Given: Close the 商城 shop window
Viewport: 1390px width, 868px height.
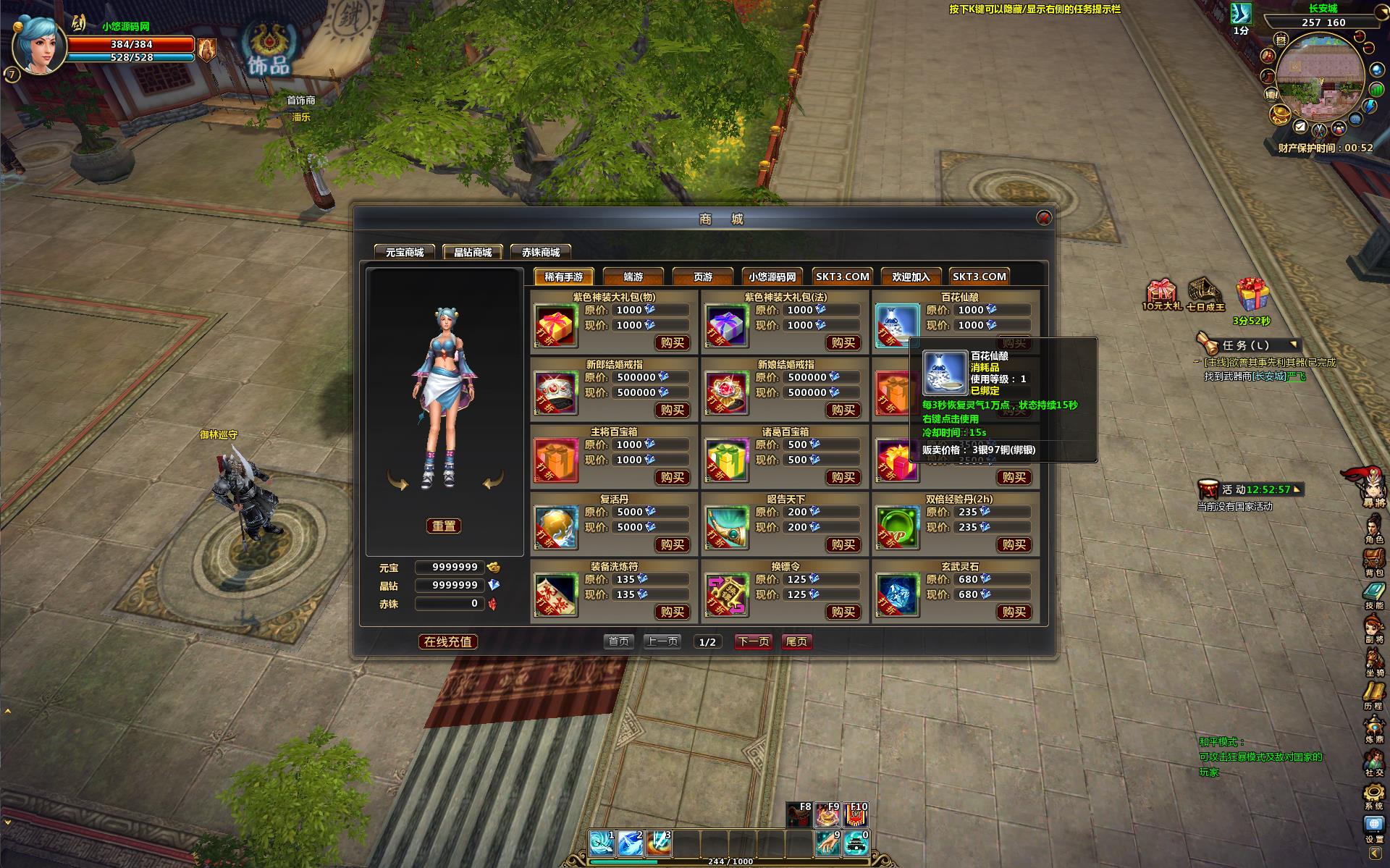Looking at the screenshot, I should tap(1043, 218).
